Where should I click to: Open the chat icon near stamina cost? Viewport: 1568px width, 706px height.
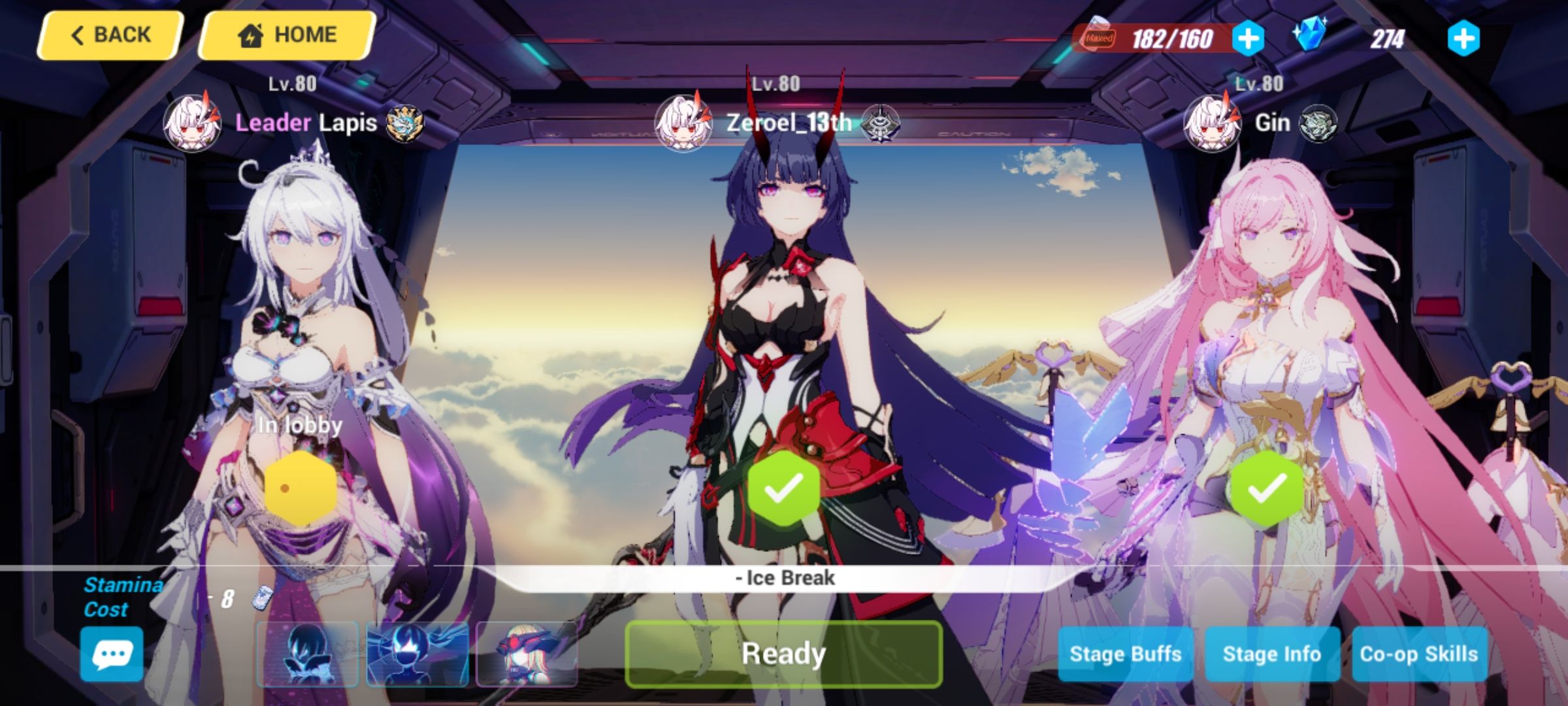tap(111, 654)
